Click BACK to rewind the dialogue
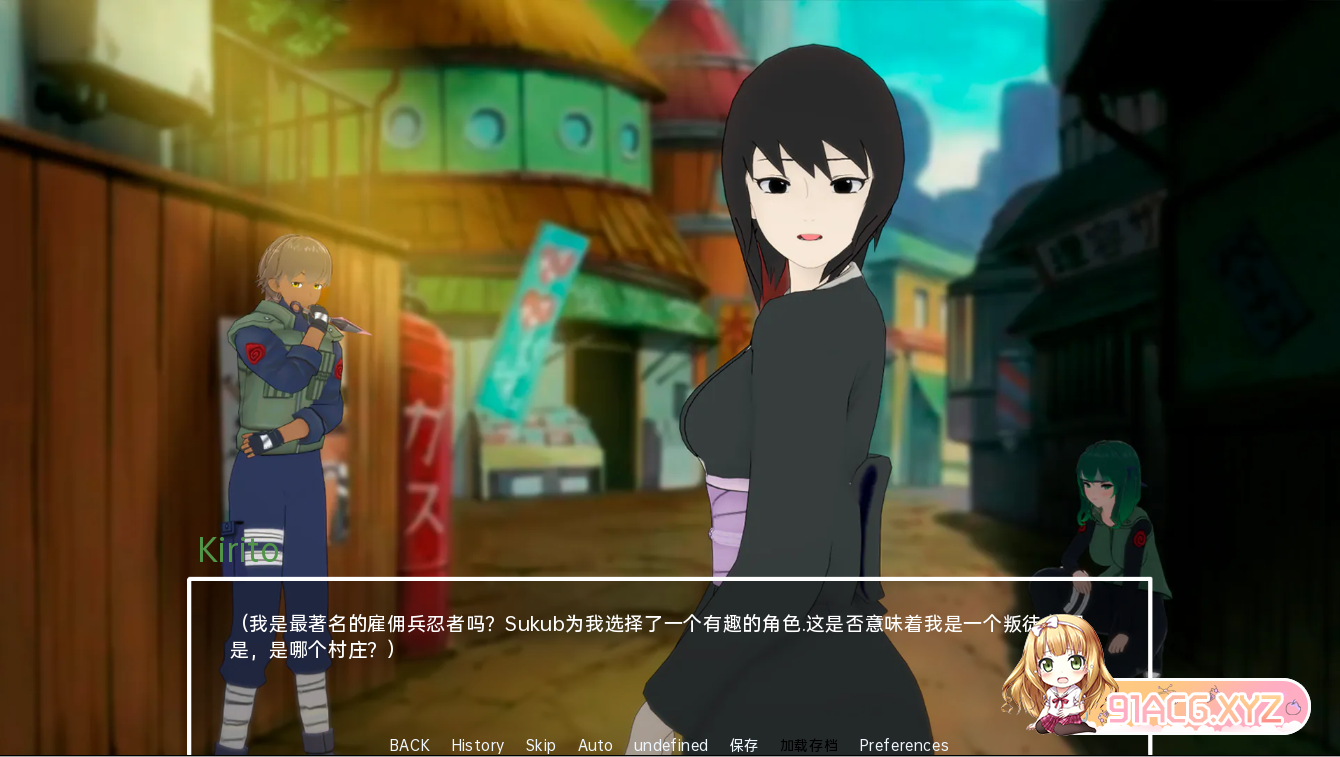This screenshot has width=1340, height=757. [x=409, y=745]
